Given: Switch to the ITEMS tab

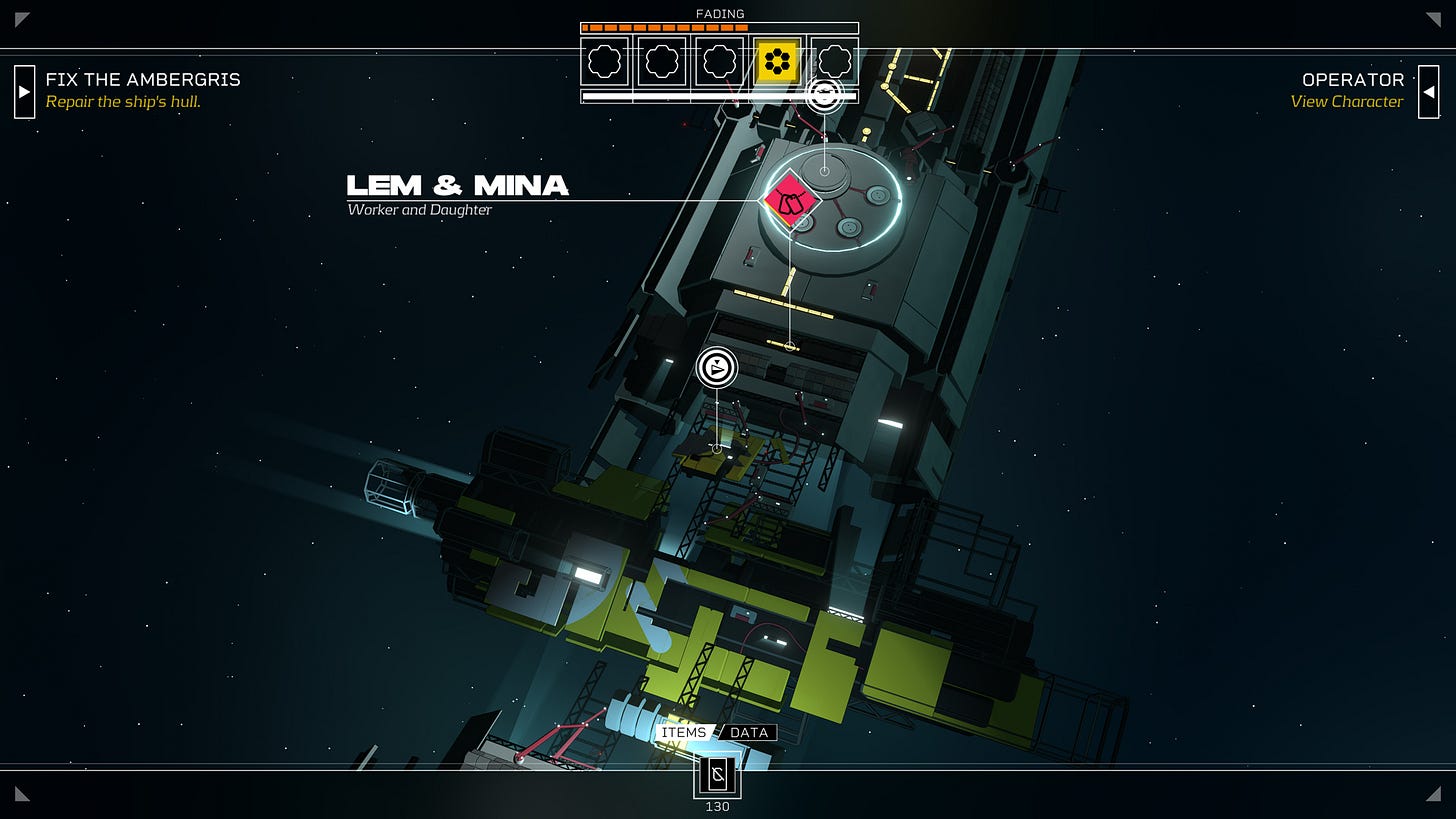Looking at the screenshot, I should pos(684,732).
